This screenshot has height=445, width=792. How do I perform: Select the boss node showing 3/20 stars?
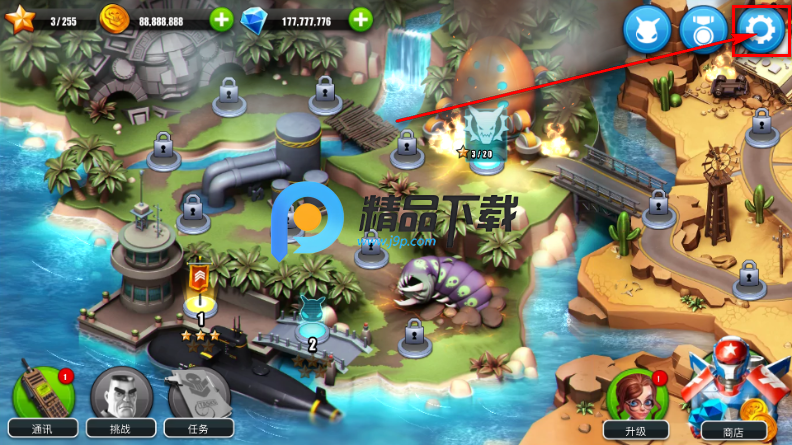point(483,135)
